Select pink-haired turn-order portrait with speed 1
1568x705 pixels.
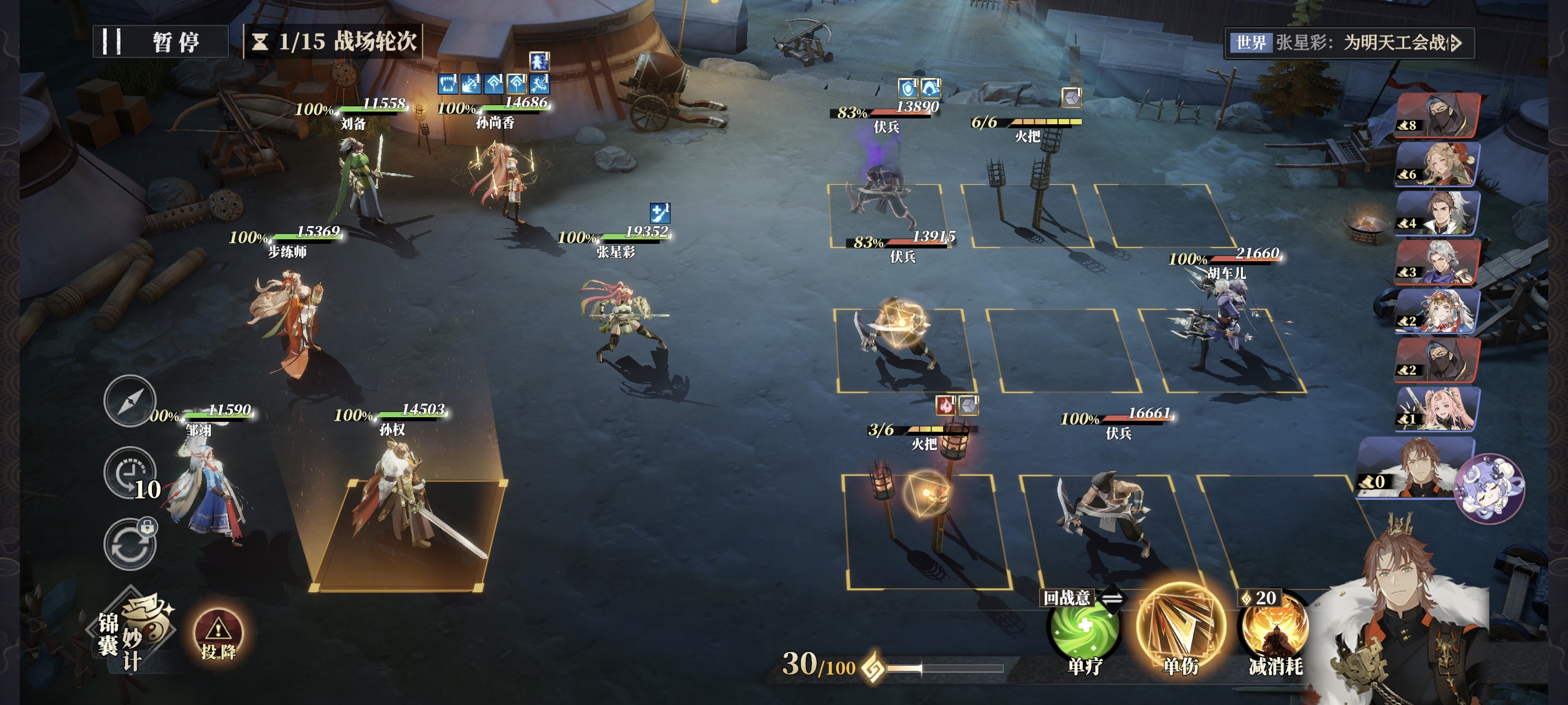(x=1438, y=409)
